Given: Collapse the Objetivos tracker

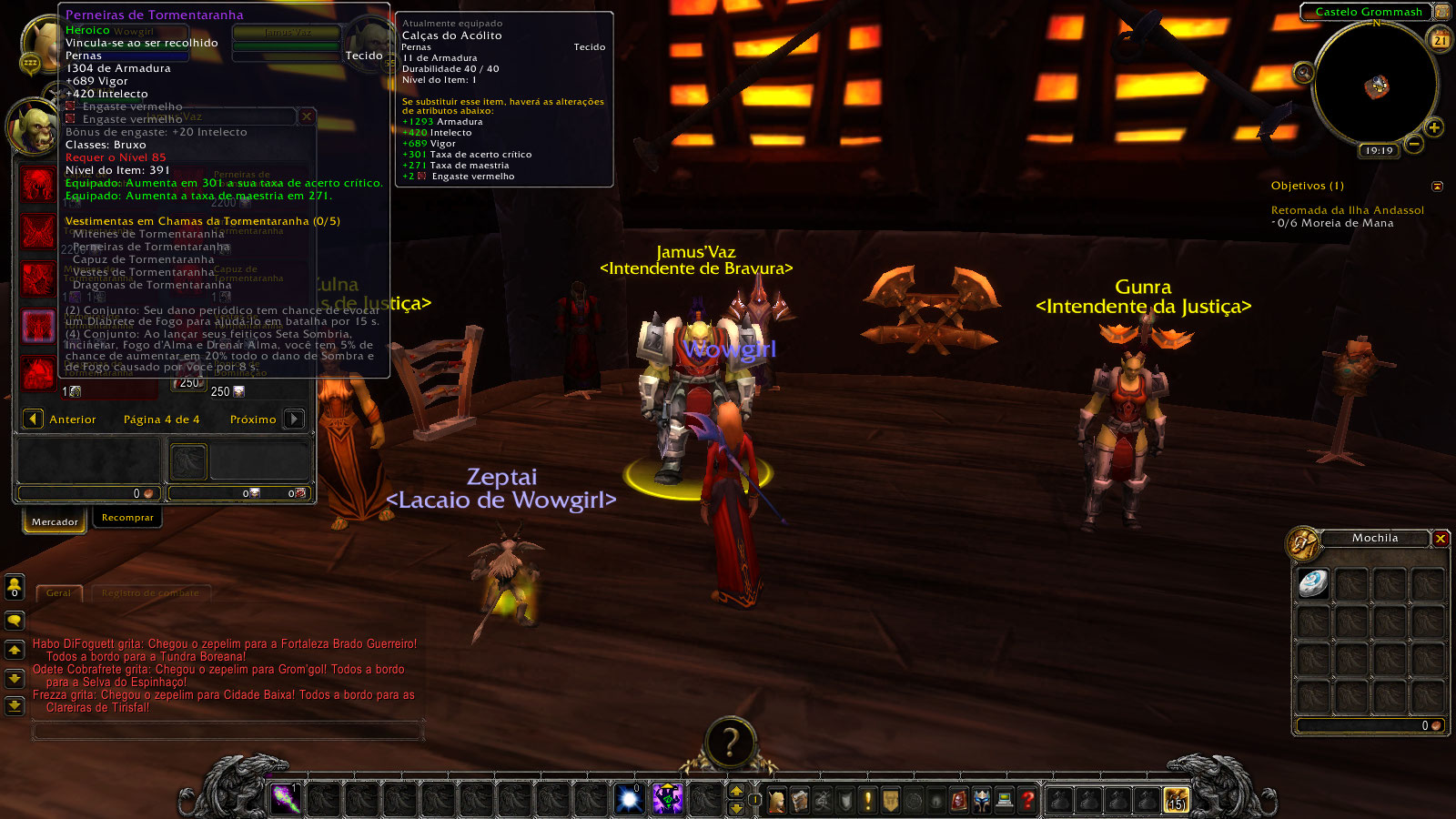Looking at the screenshot, I should click(1437, 187).
